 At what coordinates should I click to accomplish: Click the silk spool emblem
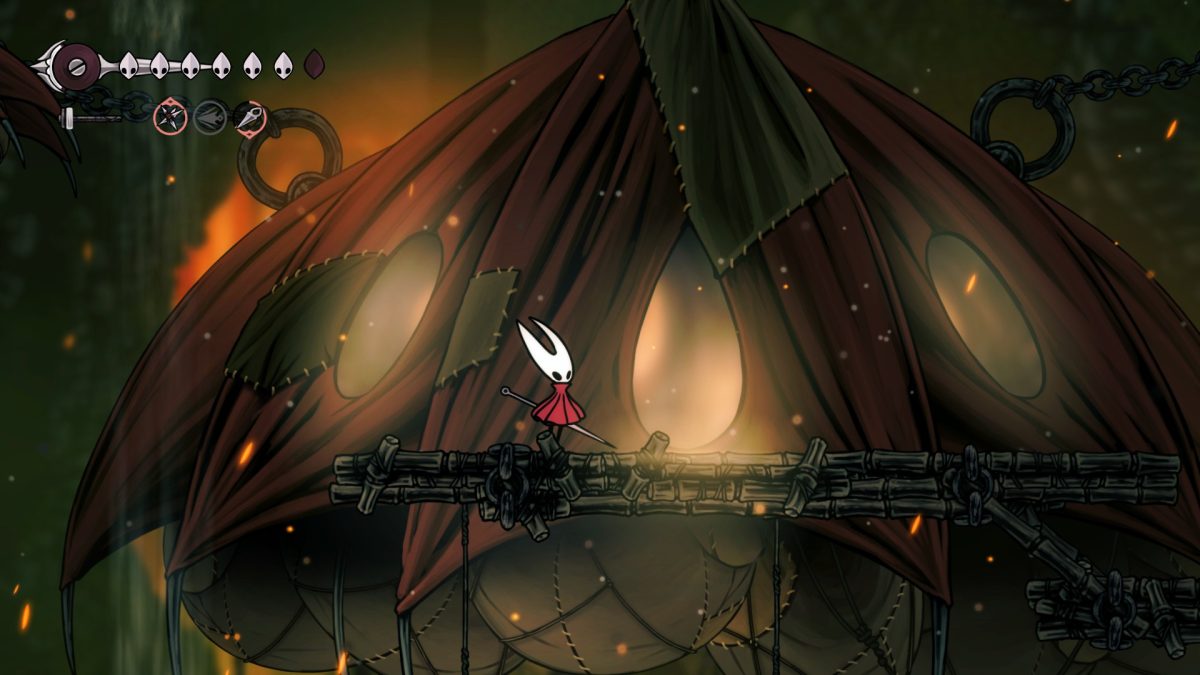click(x=76, y=66)
